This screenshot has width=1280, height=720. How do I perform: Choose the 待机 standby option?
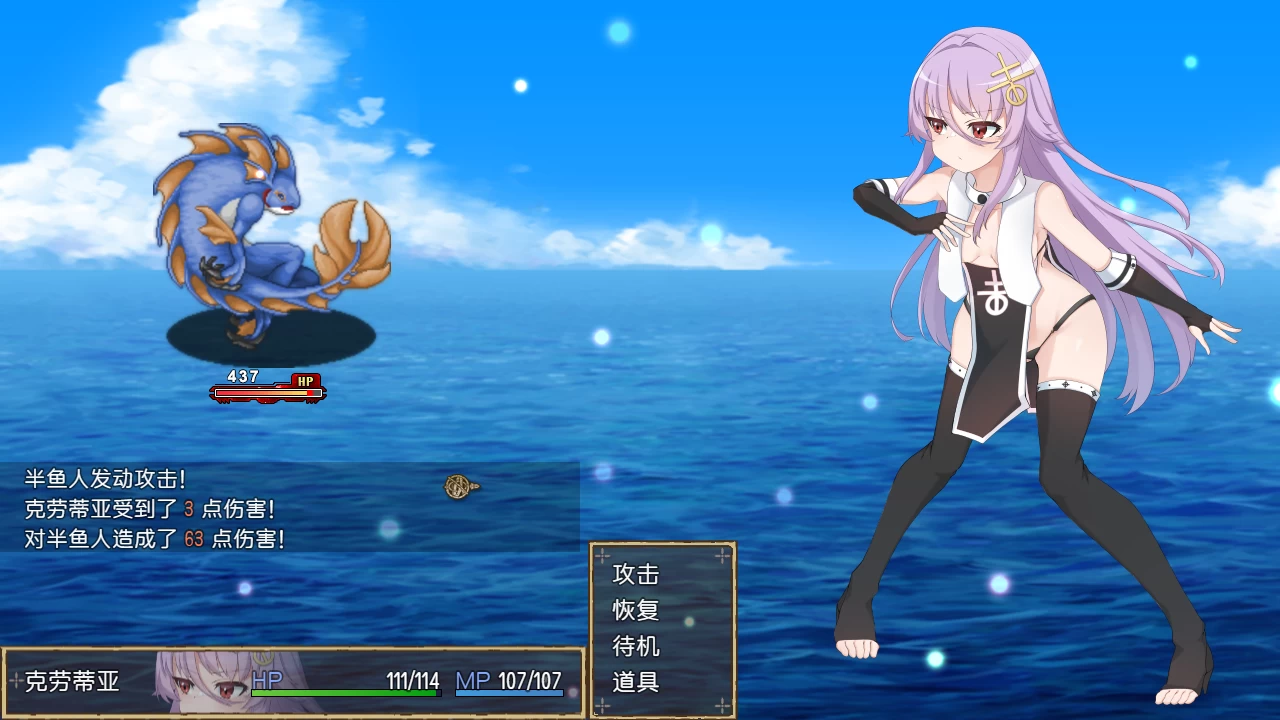tap(634, 647)
